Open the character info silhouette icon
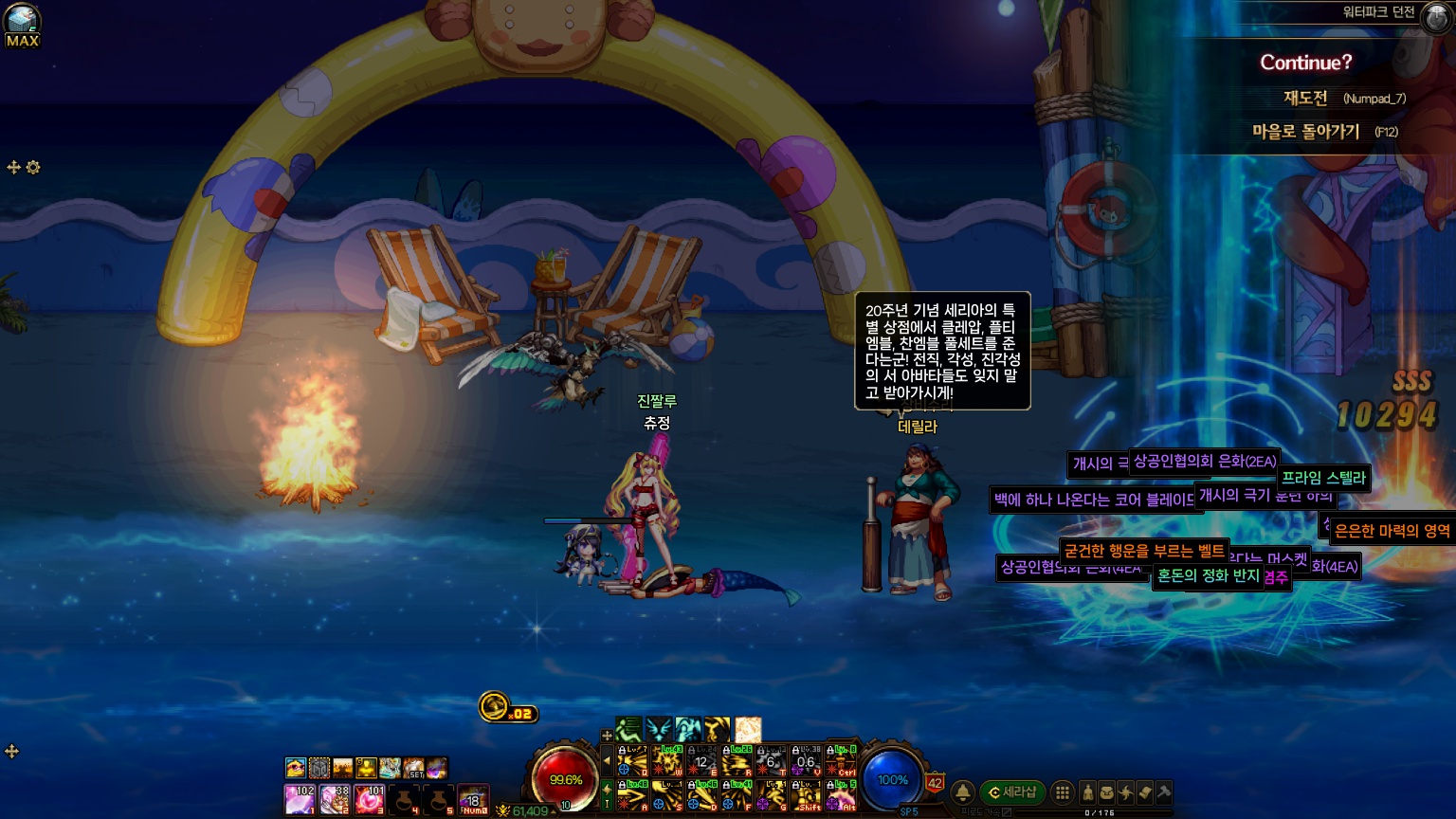Image resolution: width=1456 pixels, height=819 pixels. pos(1088,792)
